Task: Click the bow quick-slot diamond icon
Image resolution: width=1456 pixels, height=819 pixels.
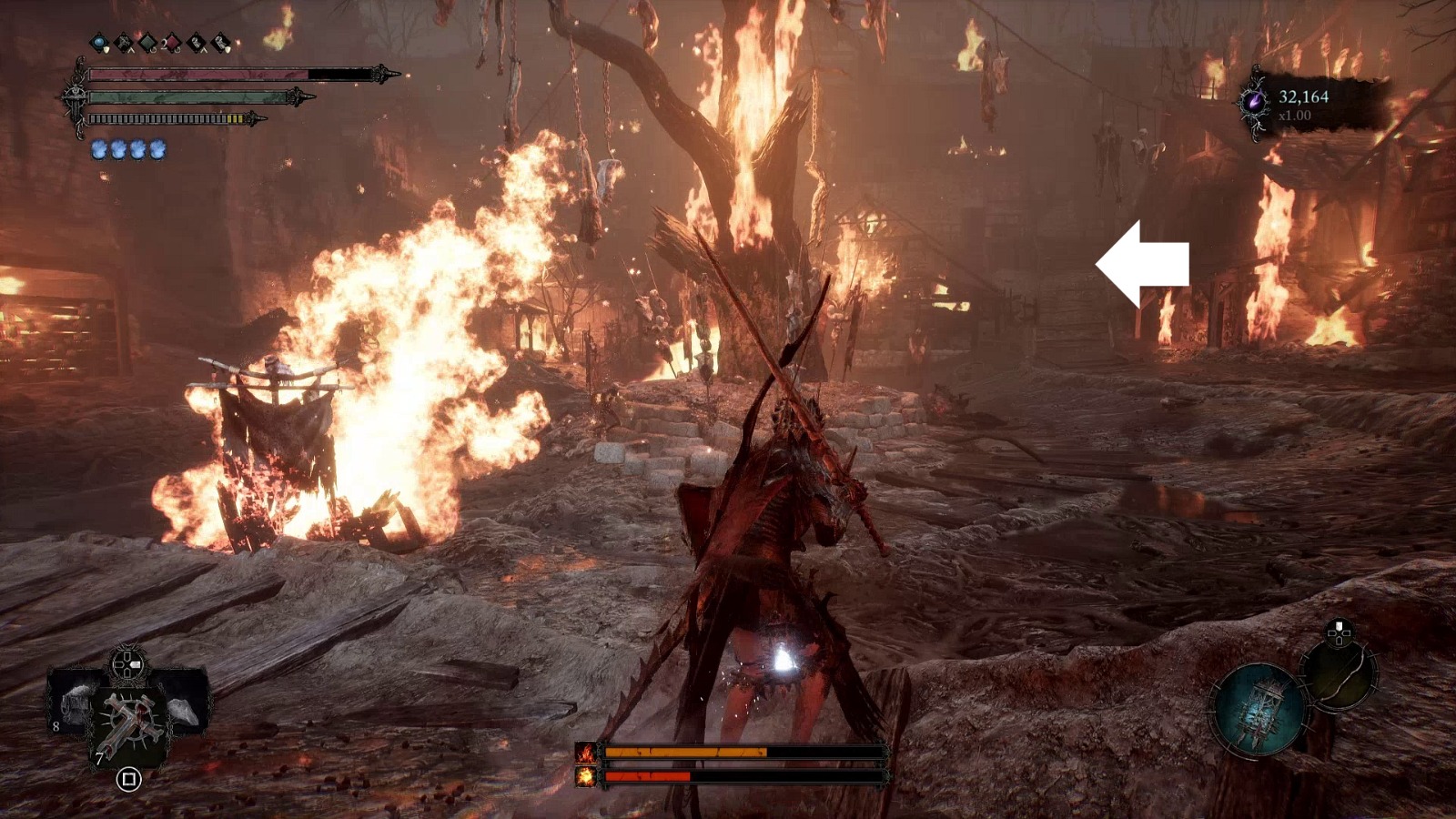Action: click(x=125, y=41)
